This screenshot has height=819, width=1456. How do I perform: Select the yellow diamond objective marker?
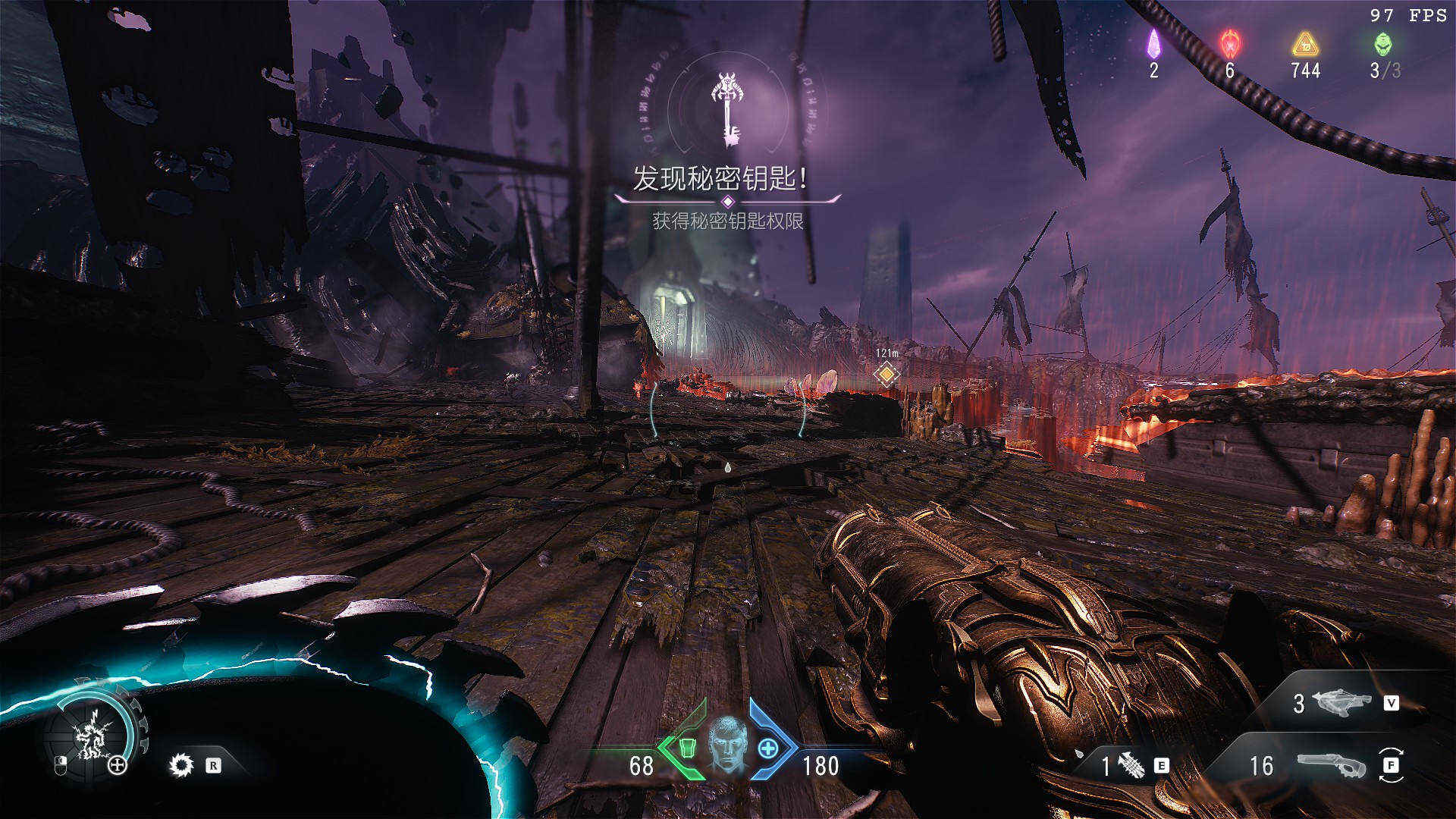tap(886, 374)
